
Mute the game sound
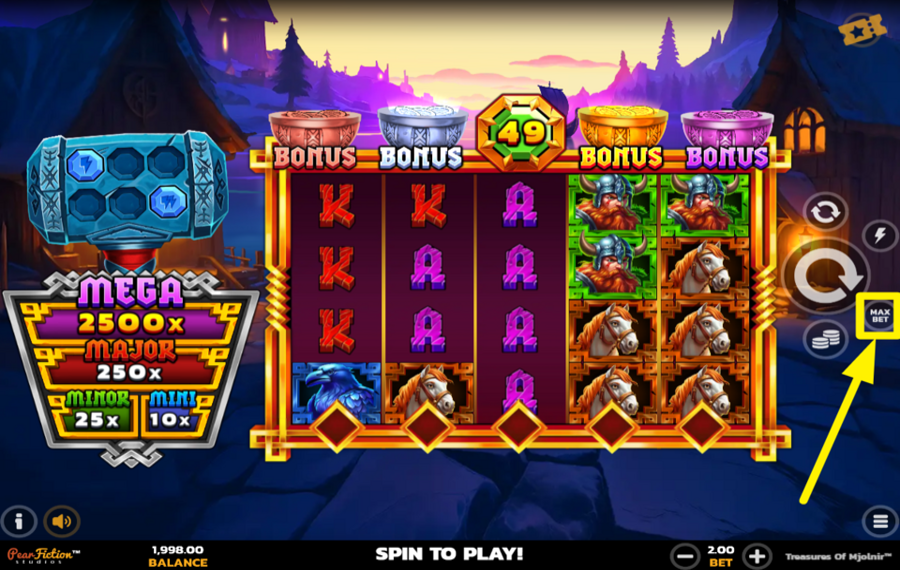[x=62, y=521]
